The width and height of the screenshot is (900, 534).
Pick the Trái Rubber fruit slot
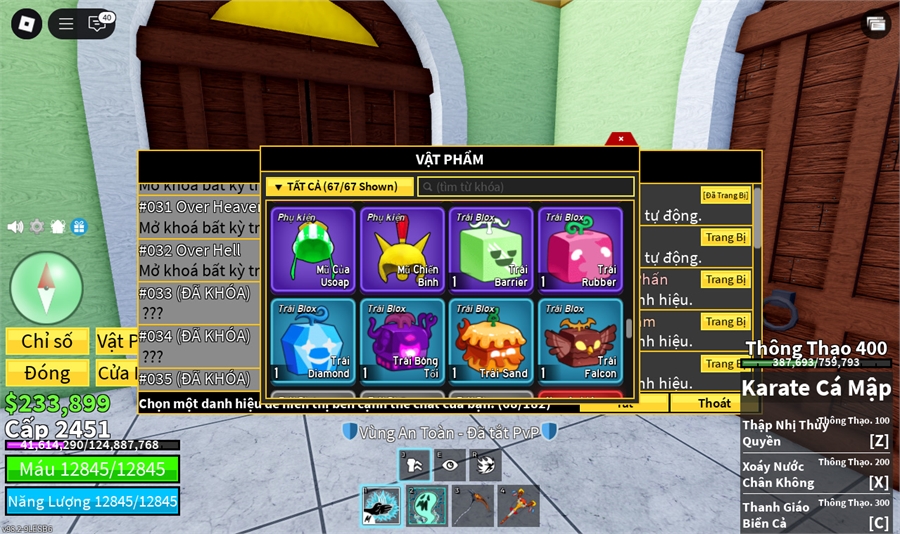[x=580, y=249]
